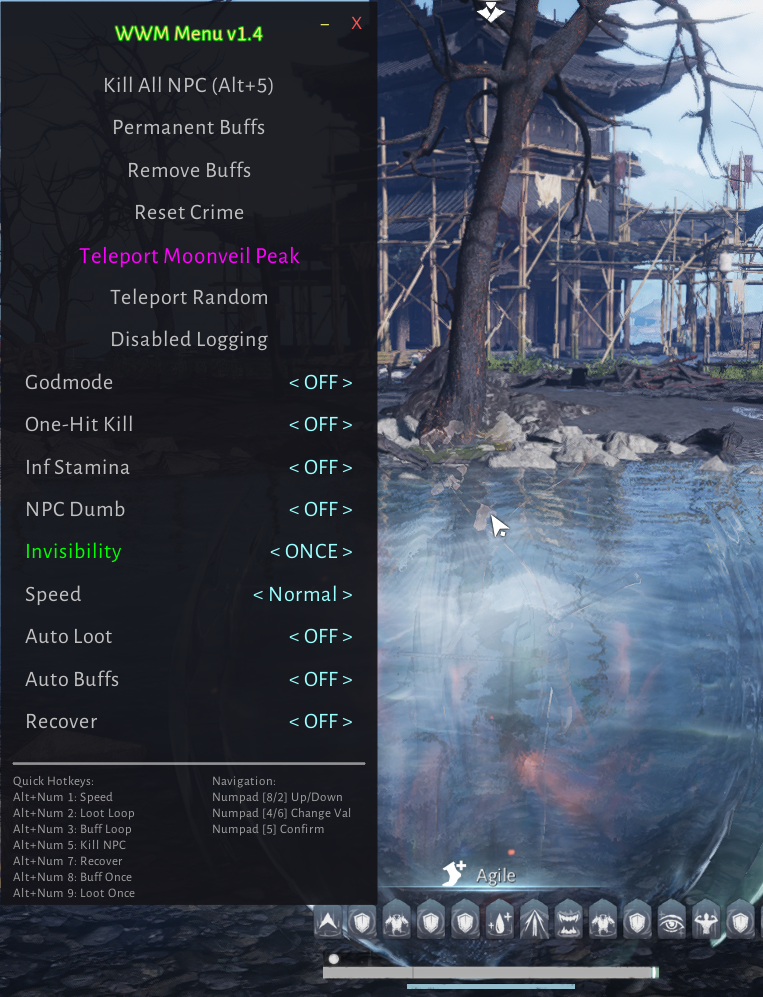Toggle the Godmode setting

[320, 383]
